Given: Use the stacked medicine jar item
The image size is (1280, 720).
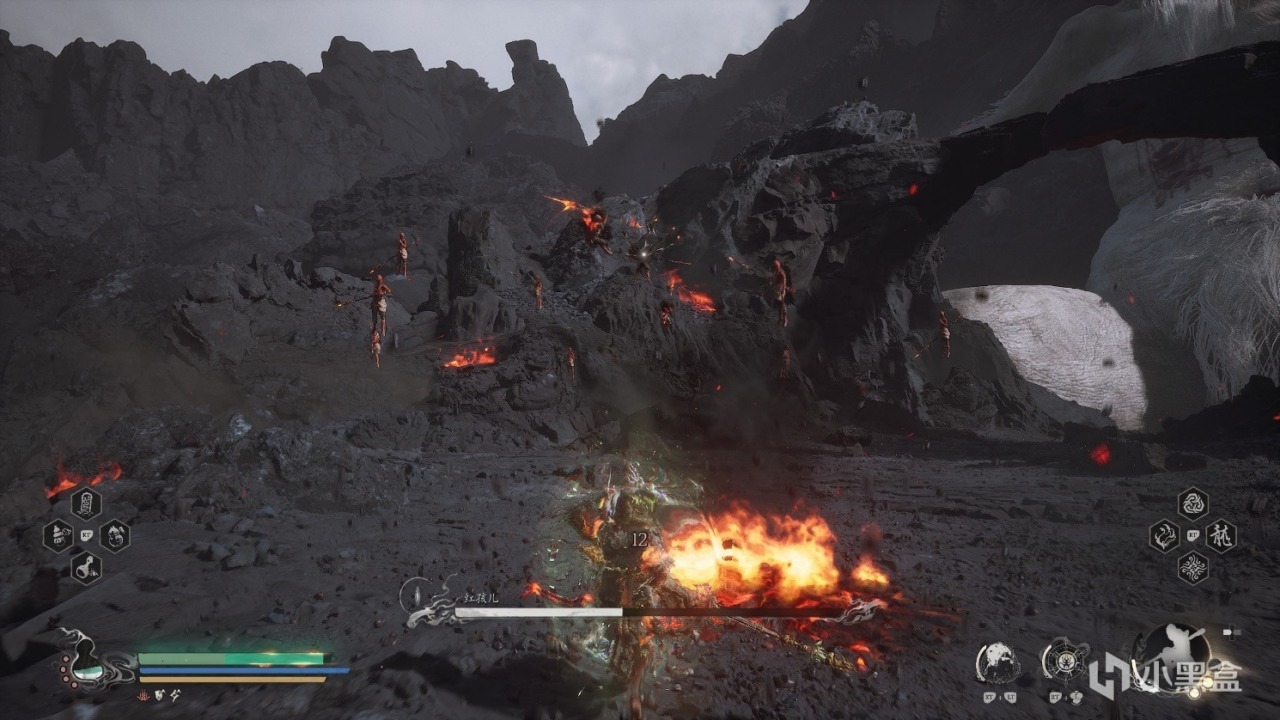Looking at the screenshot, I should (58, 536).
